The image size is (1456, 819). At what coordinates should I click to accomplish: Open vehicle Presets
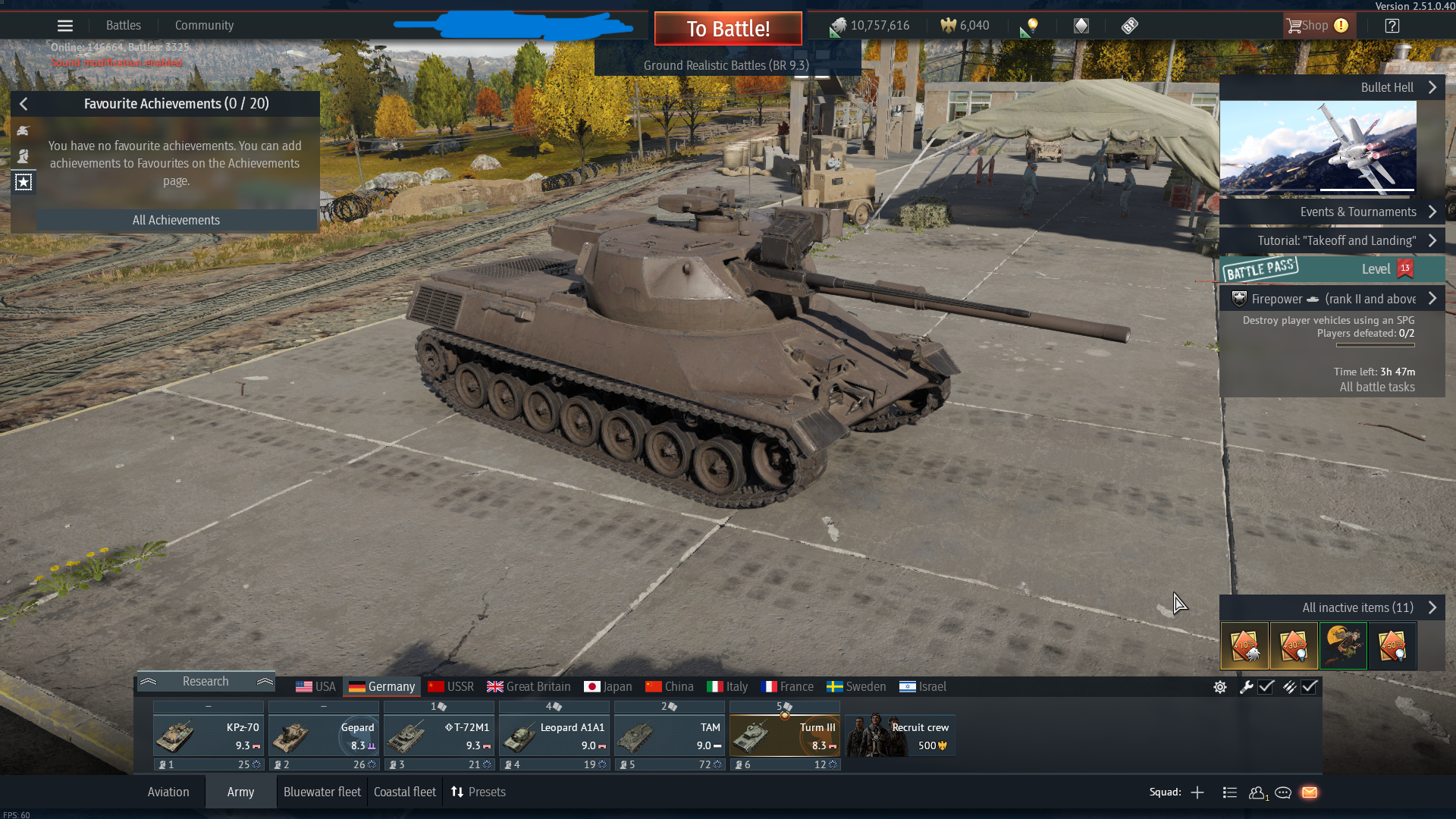(479, 792)
